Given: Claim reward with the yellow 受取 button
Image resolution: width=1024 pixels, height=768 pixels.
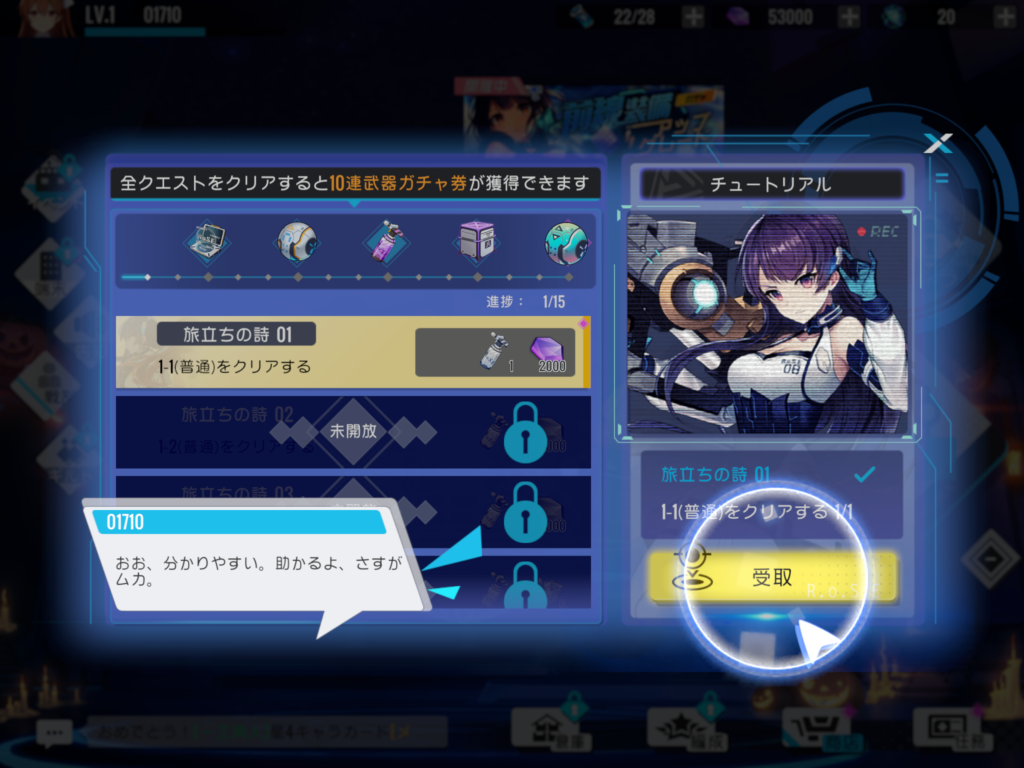Looking at the screenshot, I should point(772,577).
